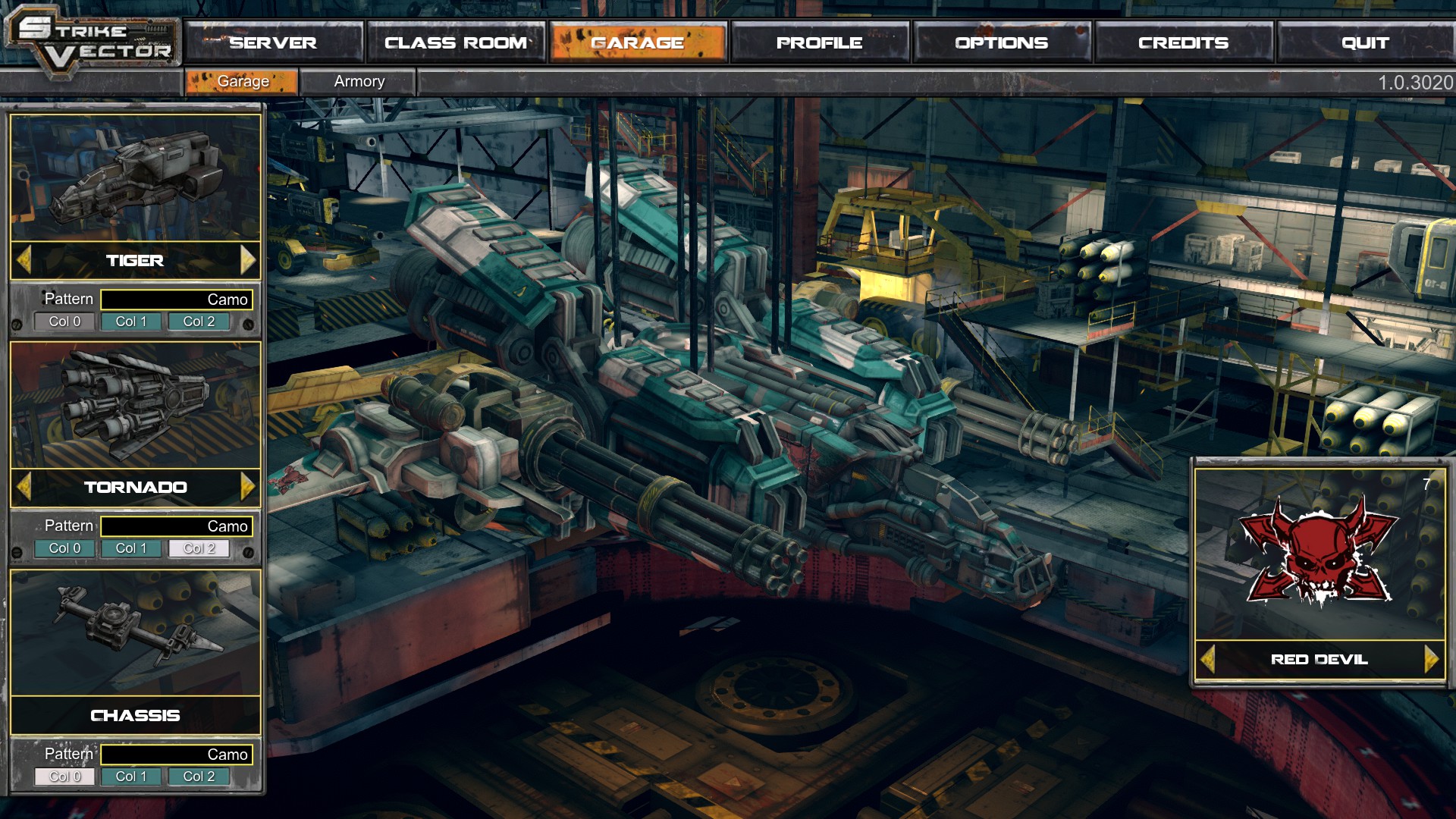Switch to the Armory tab
The width and height of the screenshot is (1456, 819).
coord(359,81)
